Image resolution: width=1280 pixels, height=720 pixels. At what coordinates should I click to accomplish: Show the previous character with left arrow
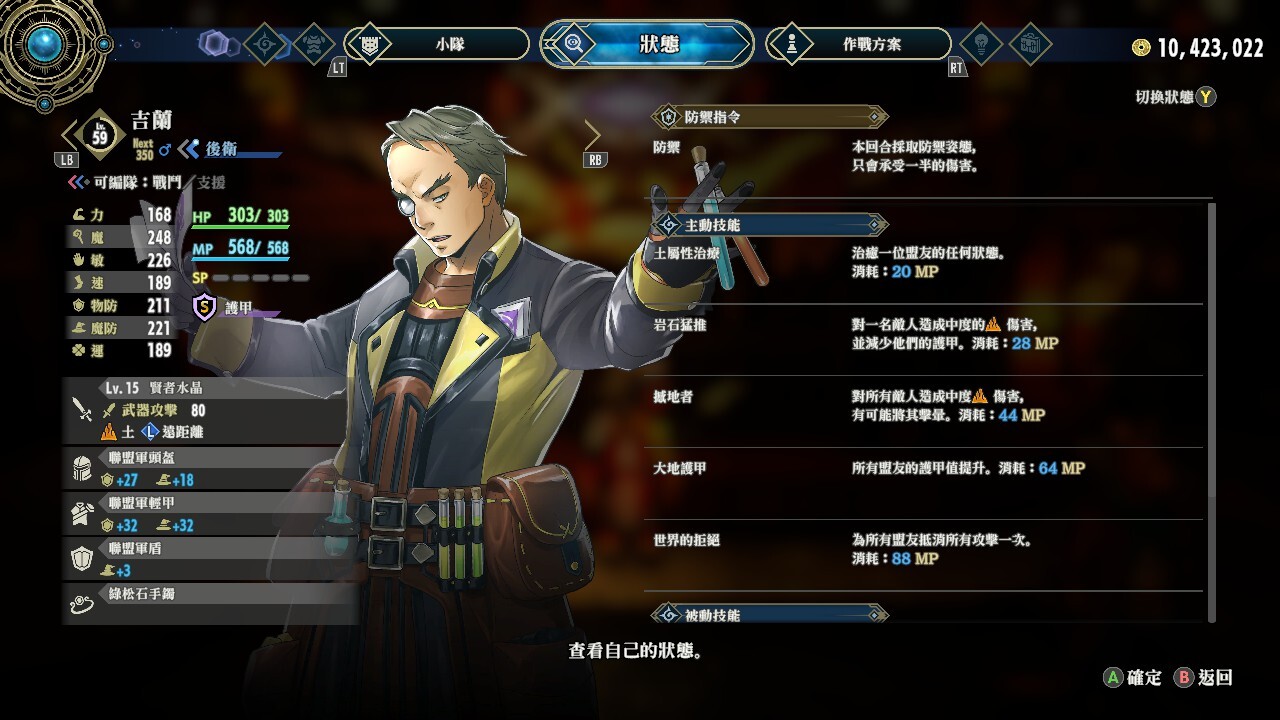(x=71, y=135)
